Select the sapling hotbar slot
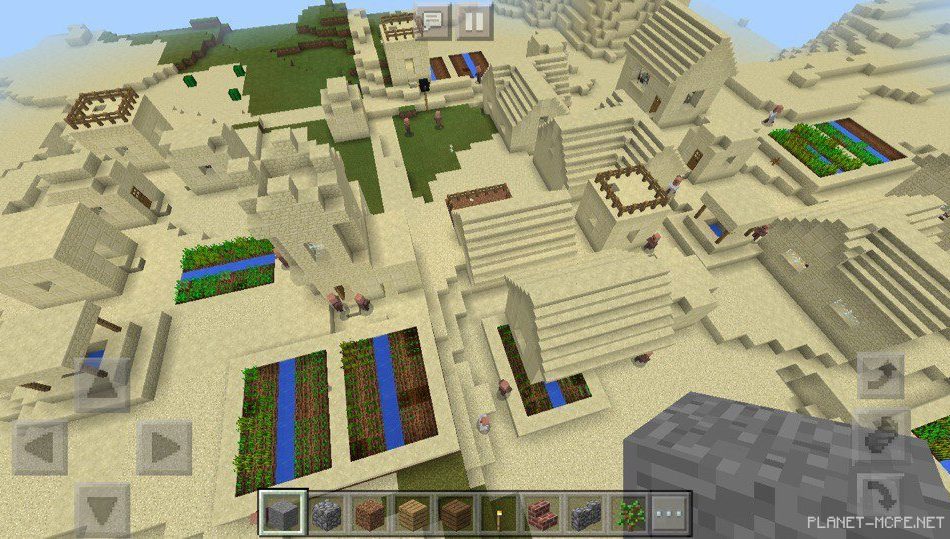The height and width of the screenshot is (539, 950). point(627,514)
